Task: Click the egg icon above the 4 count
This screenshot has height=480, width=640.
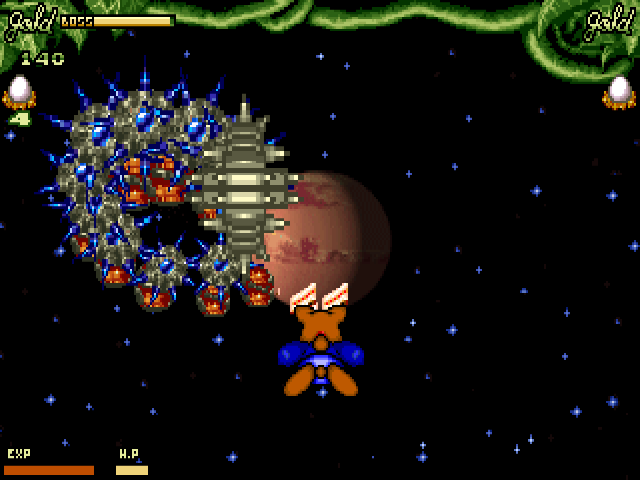Action: [18, 92]
